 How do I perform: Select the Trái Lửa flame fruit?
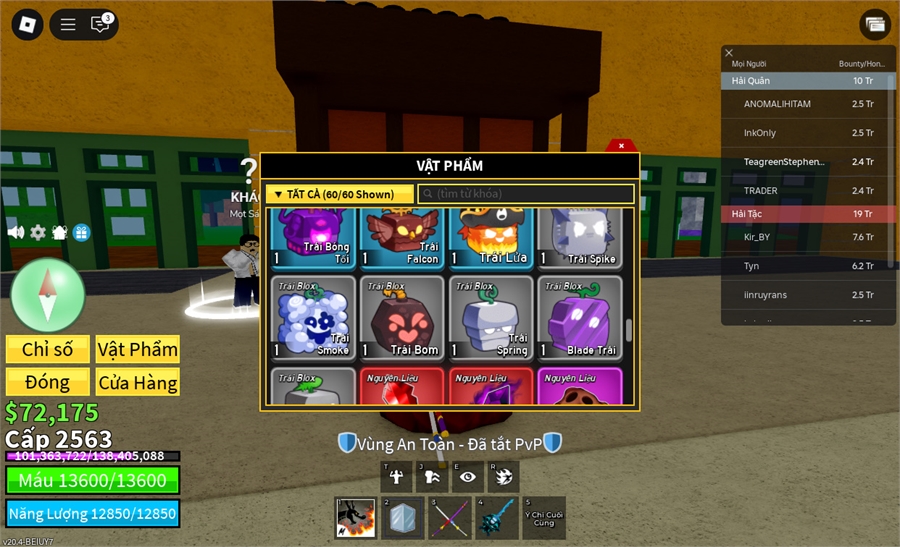point(490,238)
